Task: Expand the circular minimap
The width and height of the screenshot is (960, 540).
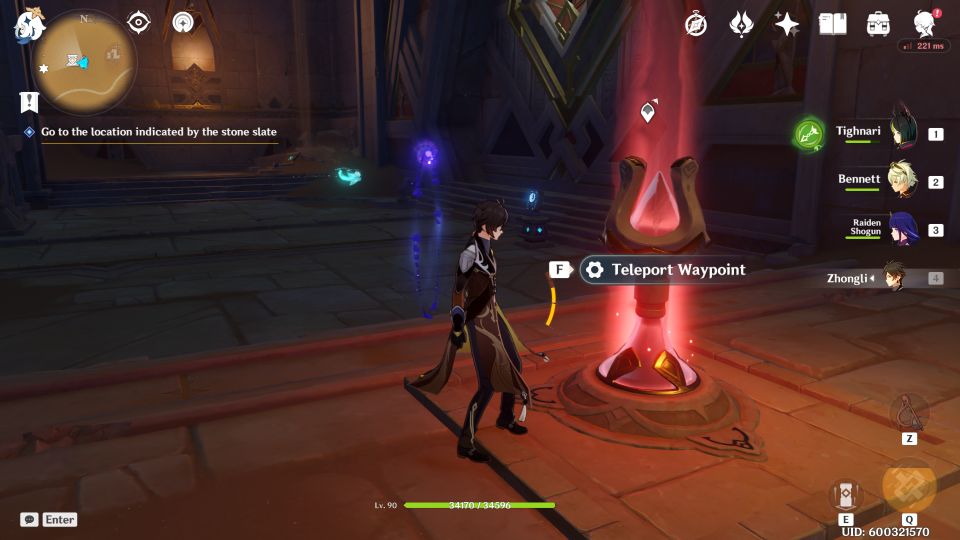Action: point(84,62)
